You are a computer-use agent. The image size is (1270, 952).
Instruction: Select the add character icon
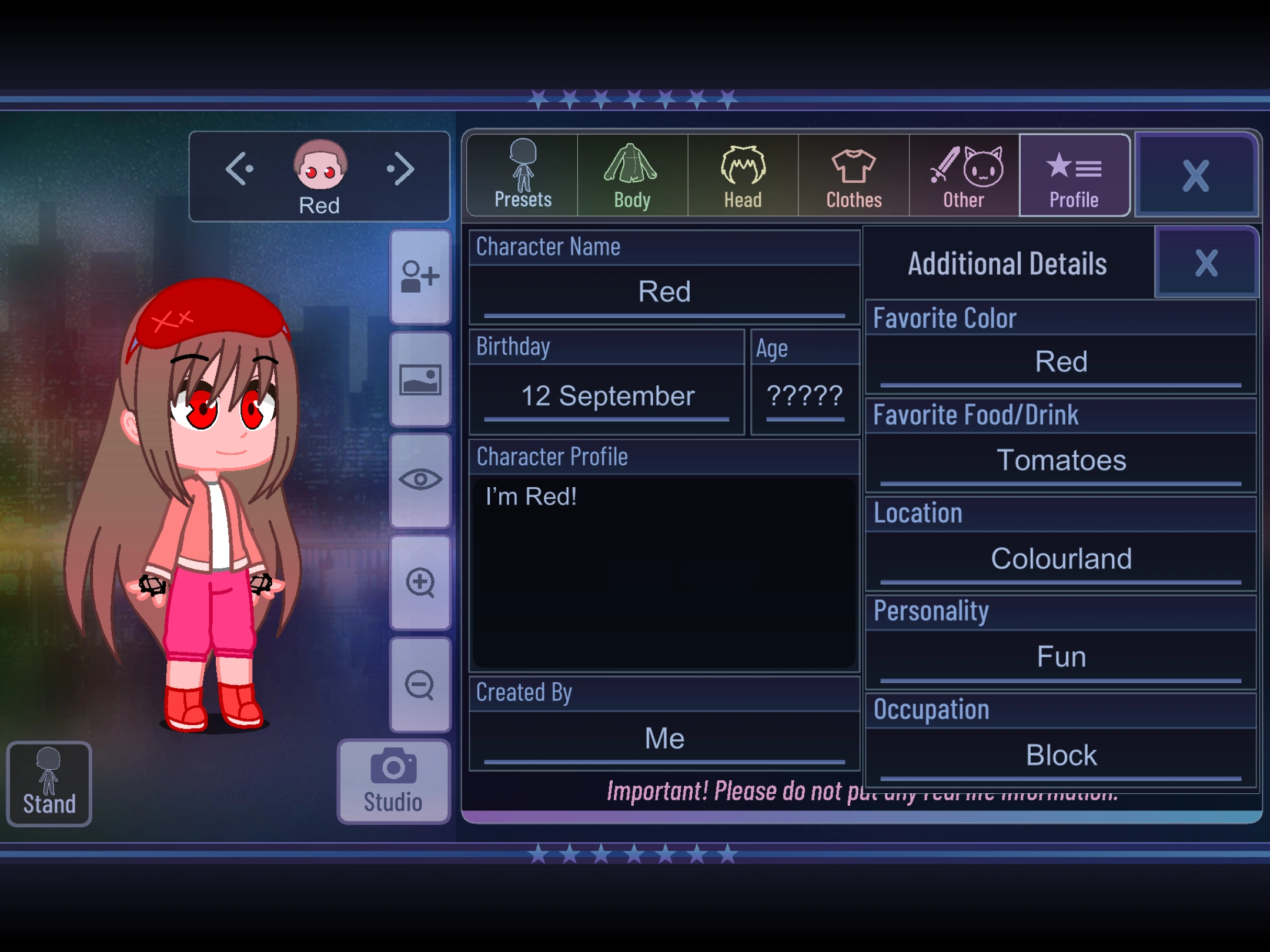click(420, 276)
